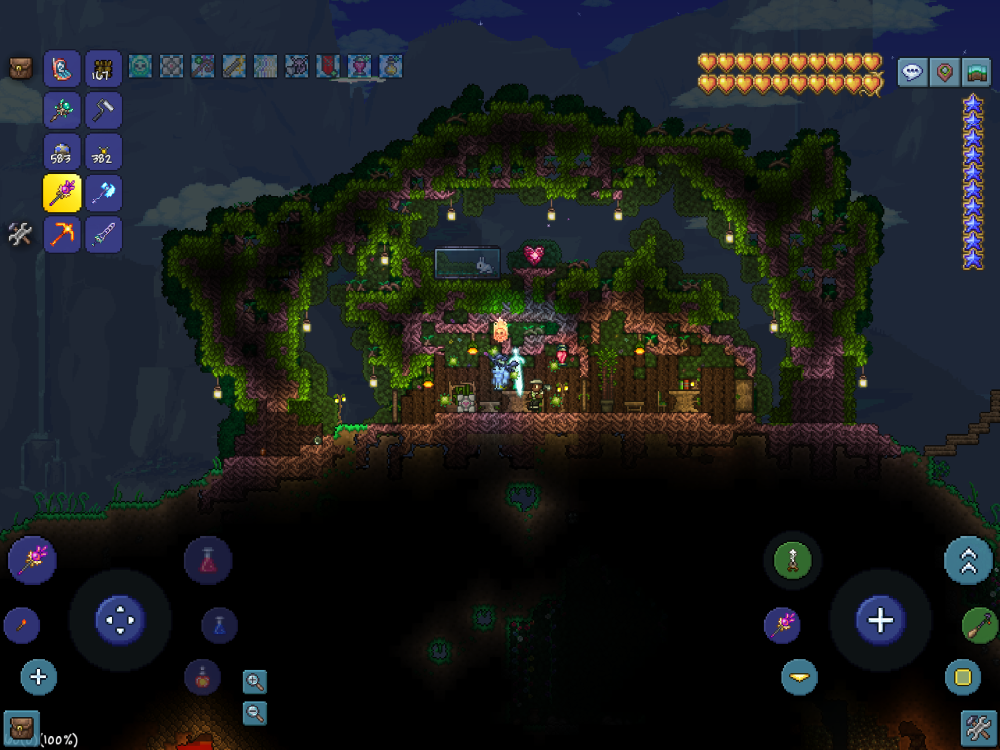Equip the blue axe from the hotbar
1000x750 pixels.
103,193
